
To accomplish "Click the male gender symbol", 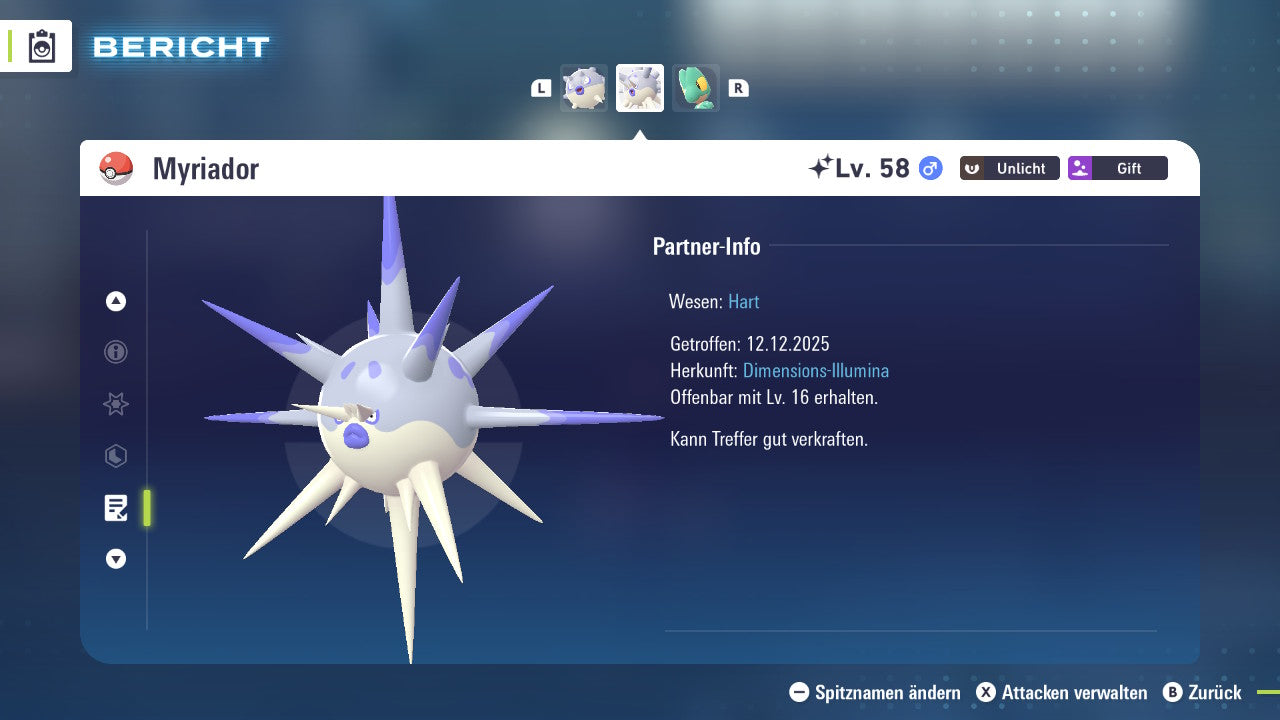I will point(928,169).
